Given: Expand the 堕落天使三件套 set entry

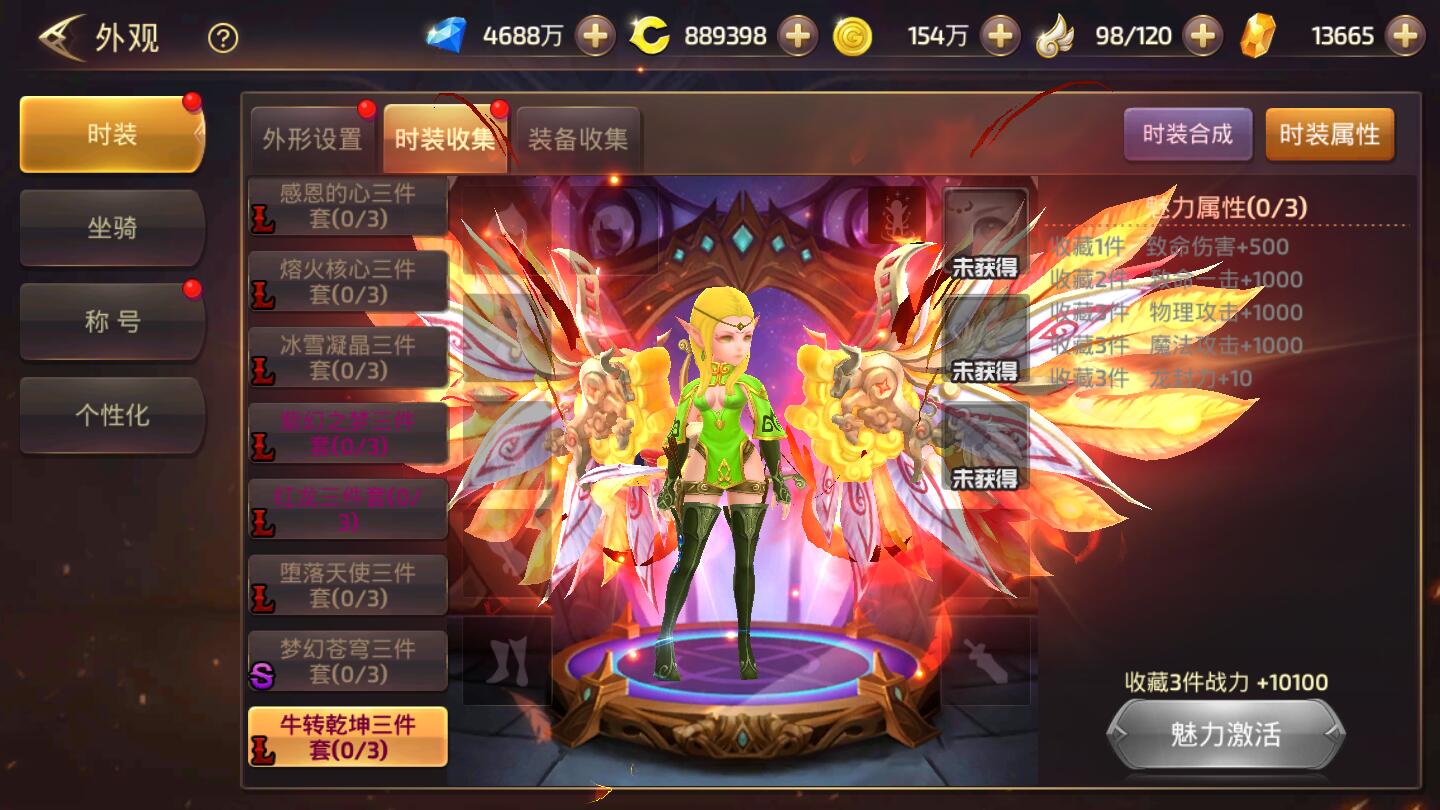Looking at the screenshot, I should (347, 585).
